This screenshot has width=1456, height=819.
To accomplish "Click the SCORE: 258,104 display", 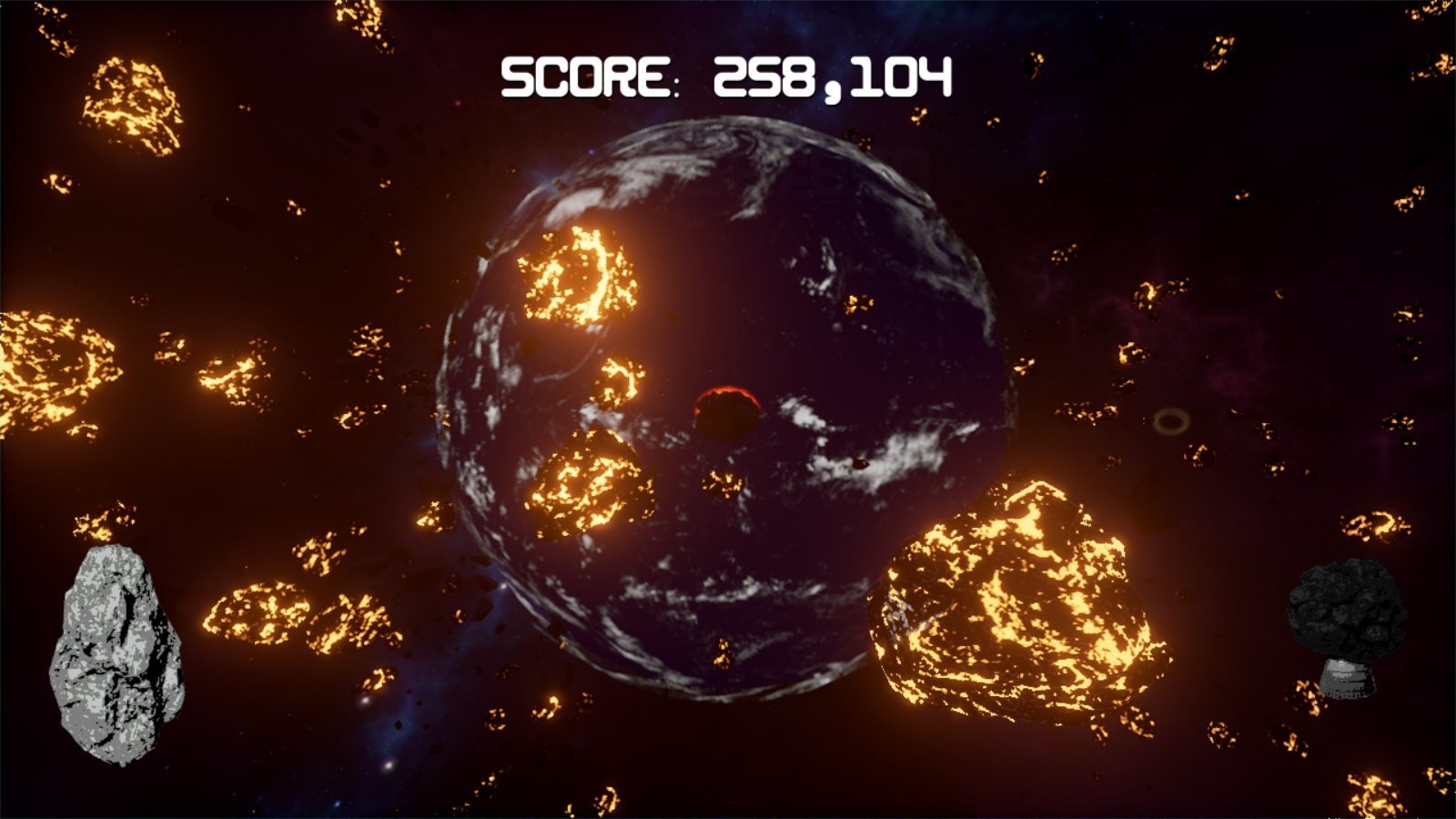I will coord(725,76).
